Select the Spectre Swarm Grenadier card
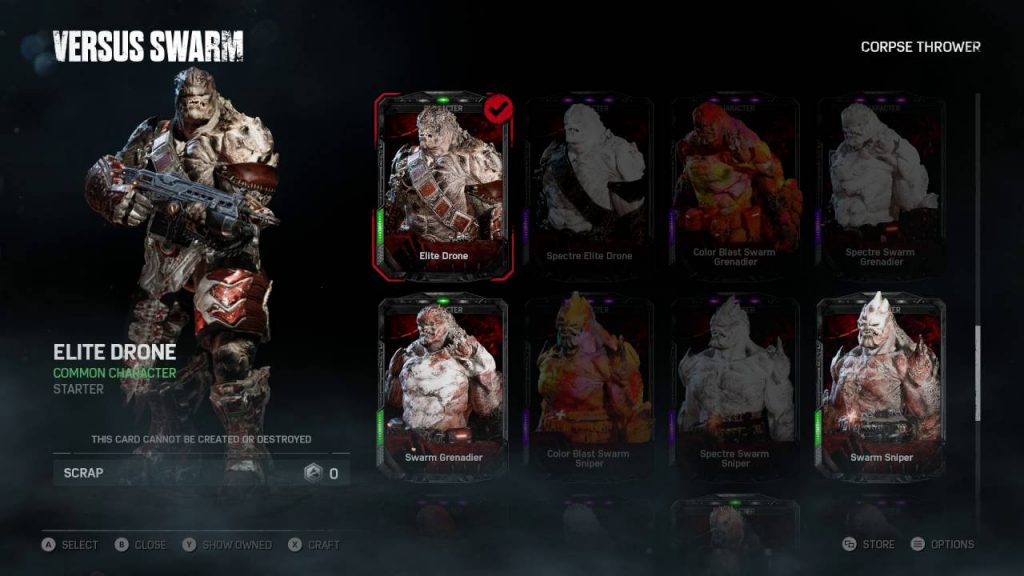Image resolution: width=1024 pixels, height=576 pixels. [880, 186]
